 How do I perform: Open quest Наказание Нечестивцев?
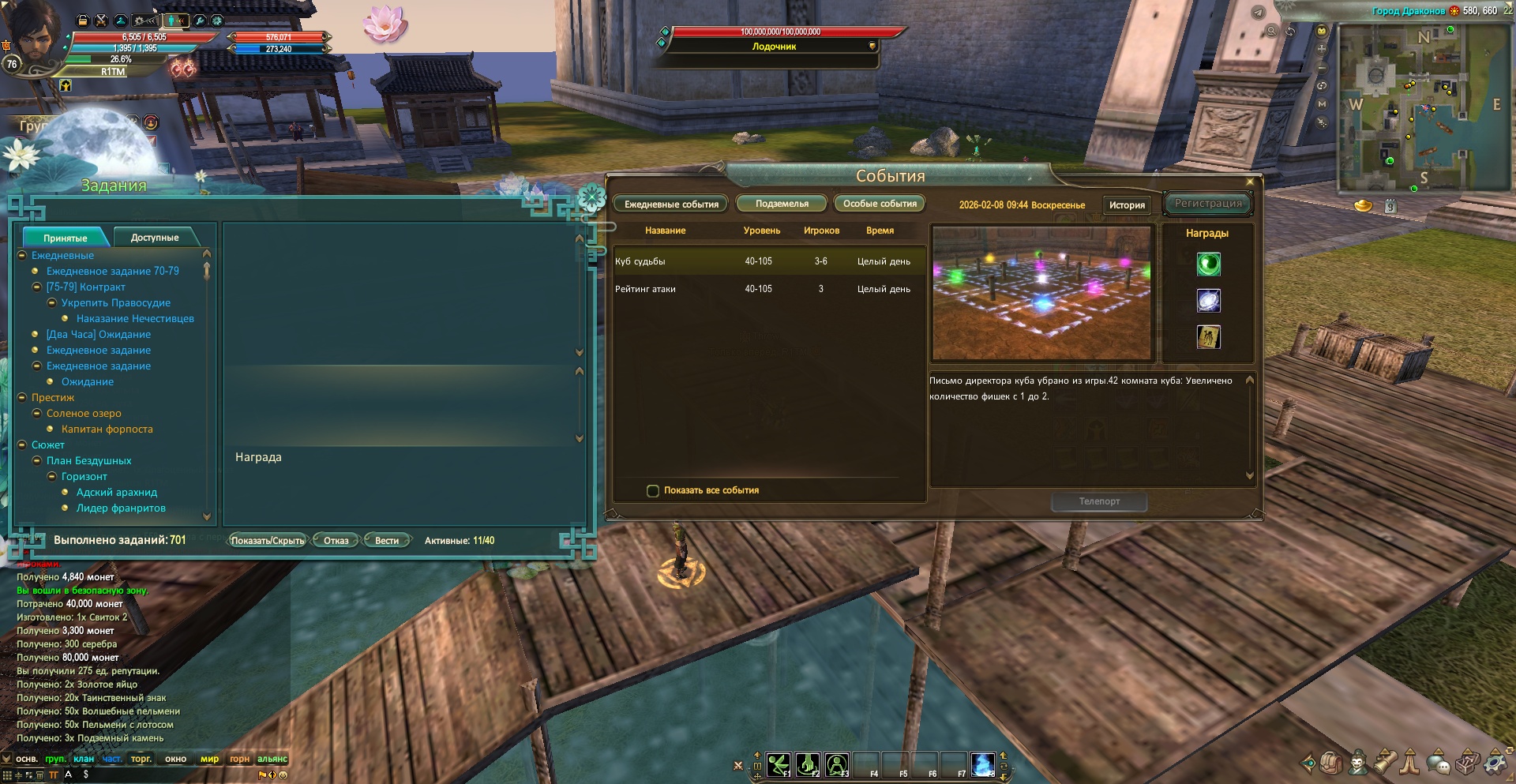point(135,319)
